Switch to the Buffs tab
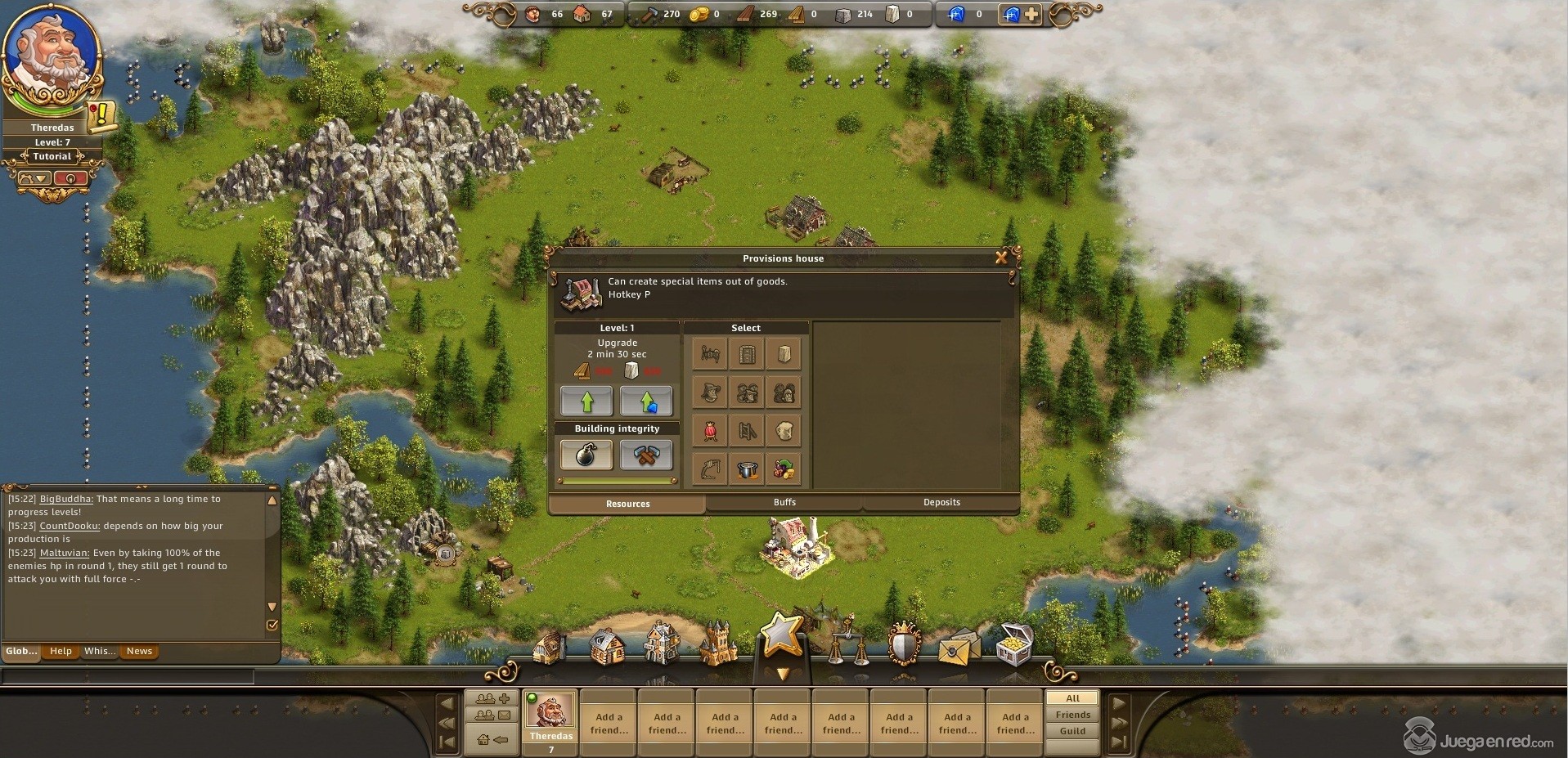 coord(784,502)
